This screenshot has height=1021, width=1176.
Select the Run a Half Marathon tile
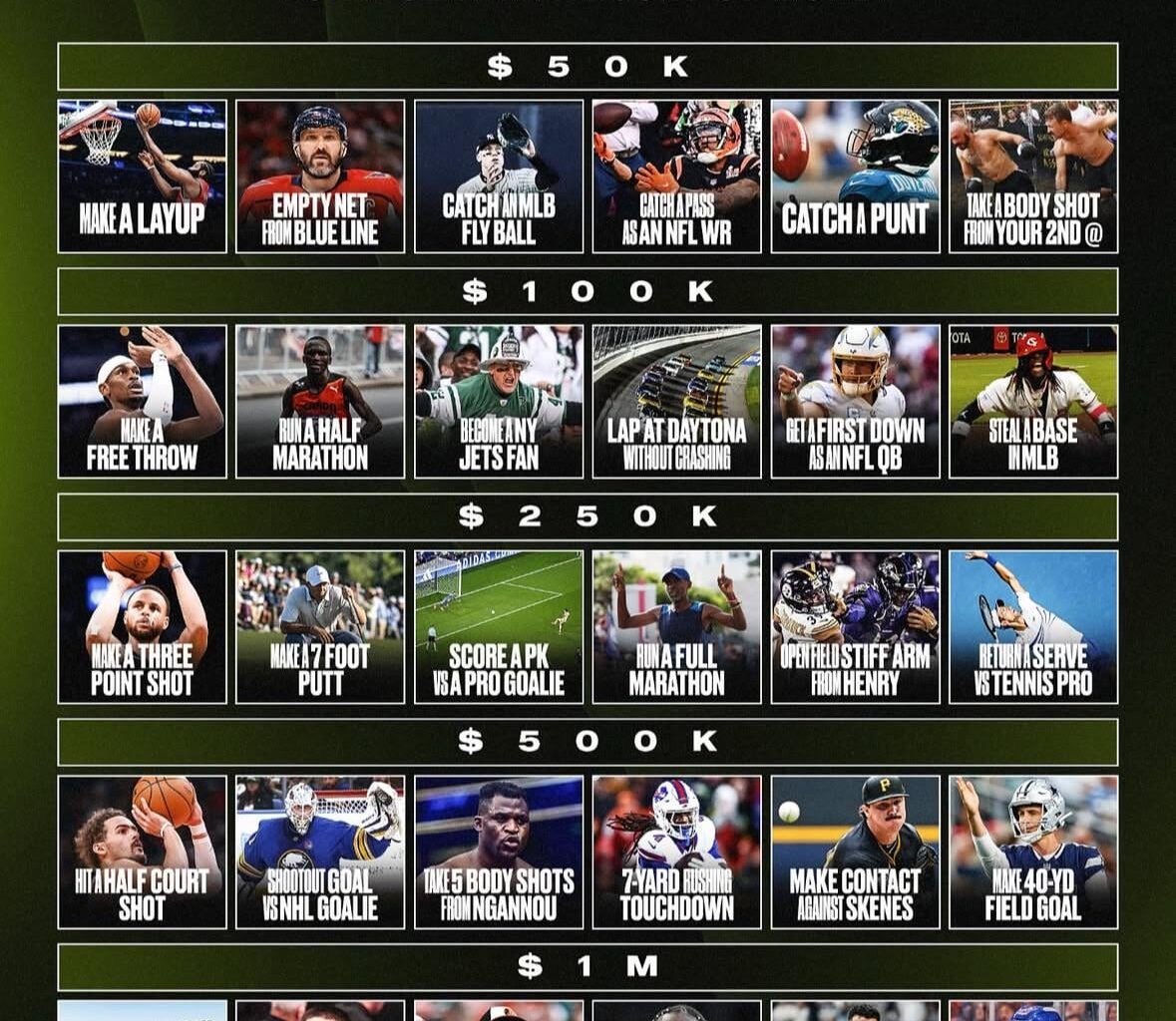[x=320, y=402]
